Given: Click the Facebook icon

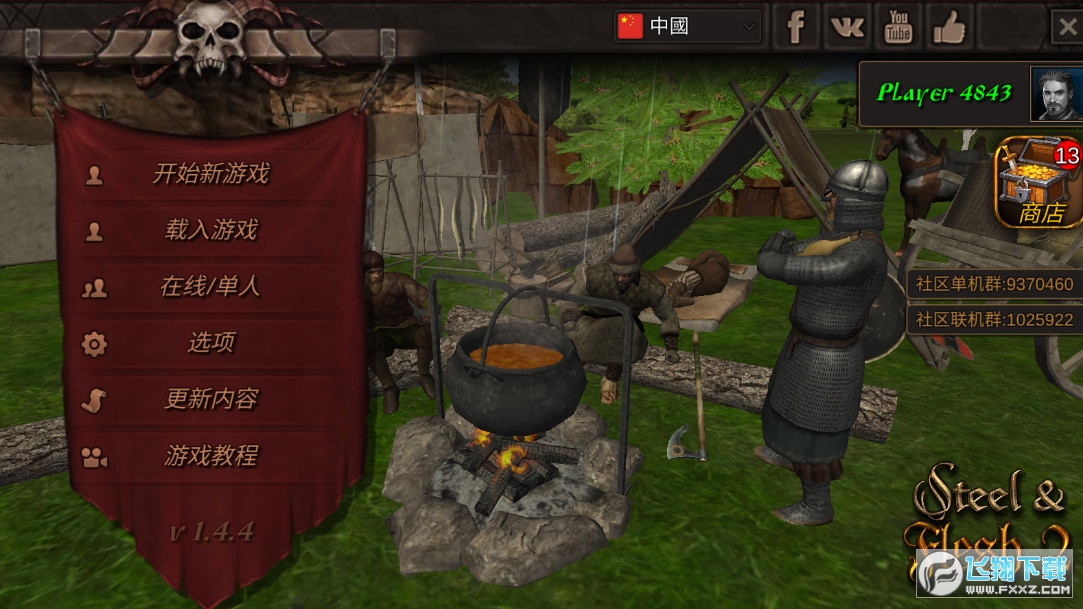Looking at the screenshot, I should (x=796, y=27).
